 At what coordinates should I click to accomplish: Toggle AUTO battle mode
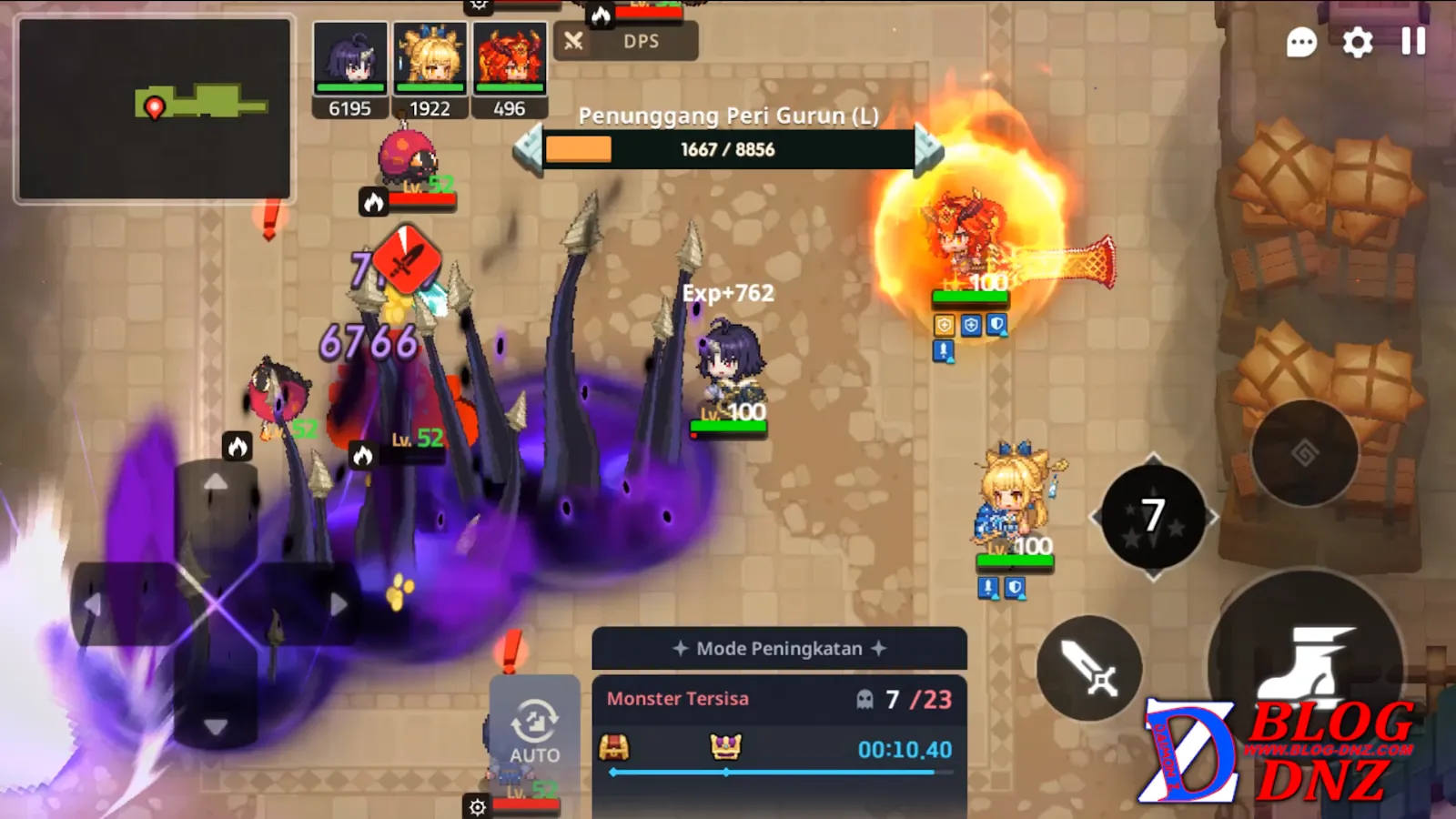534,730
